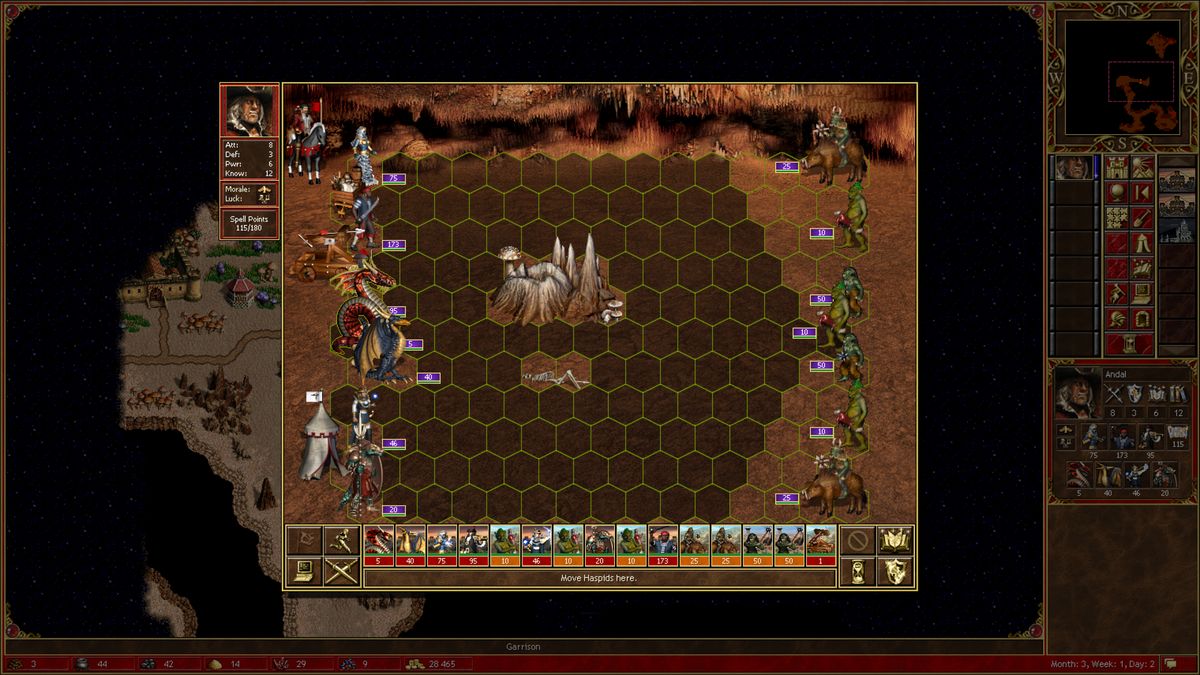
Task: Click the 173-stack pirate portrait in the turn queue
Action: click(x=663, y=546)
